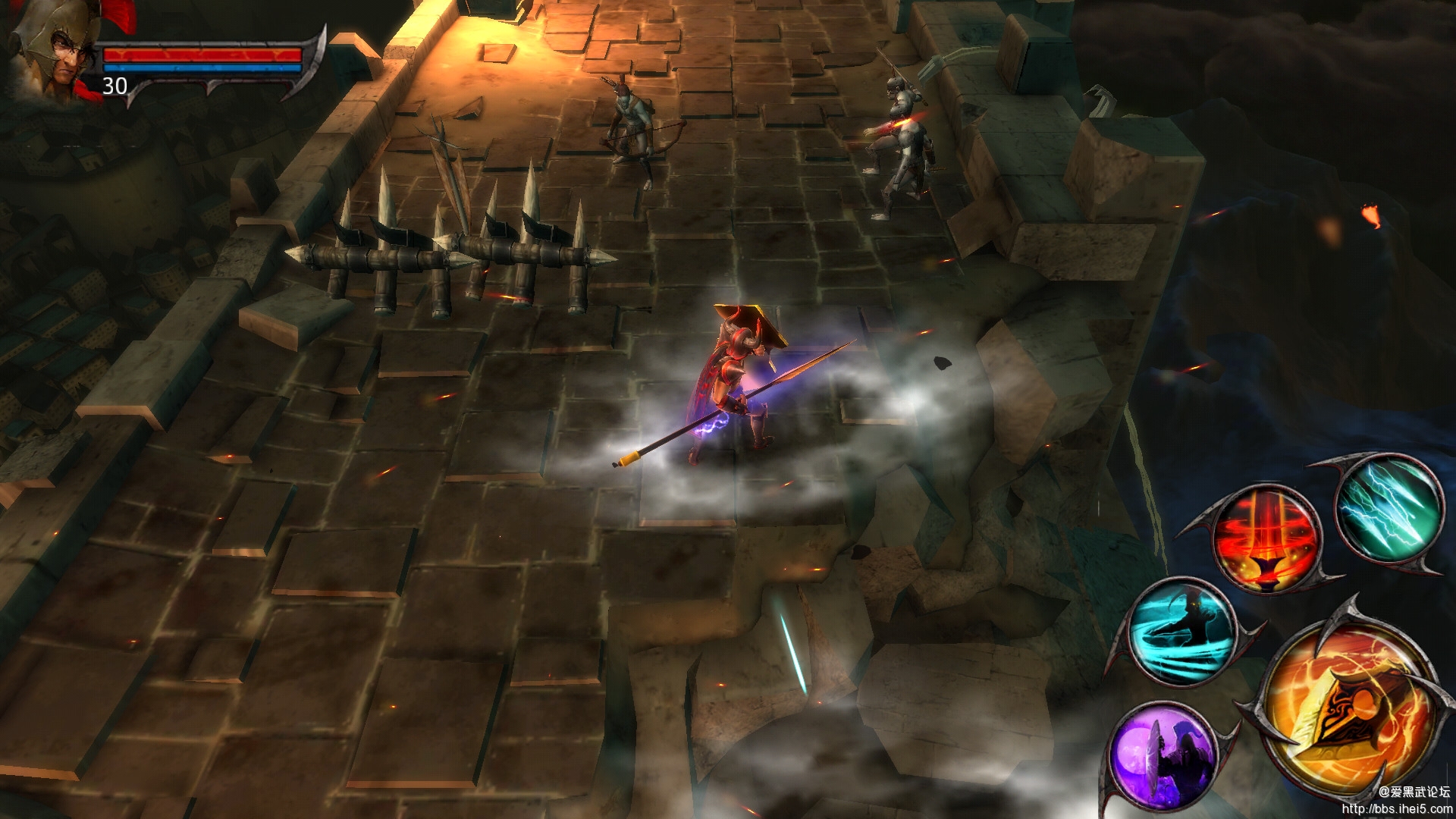Use the cyan lightning spears ability

1388,508
